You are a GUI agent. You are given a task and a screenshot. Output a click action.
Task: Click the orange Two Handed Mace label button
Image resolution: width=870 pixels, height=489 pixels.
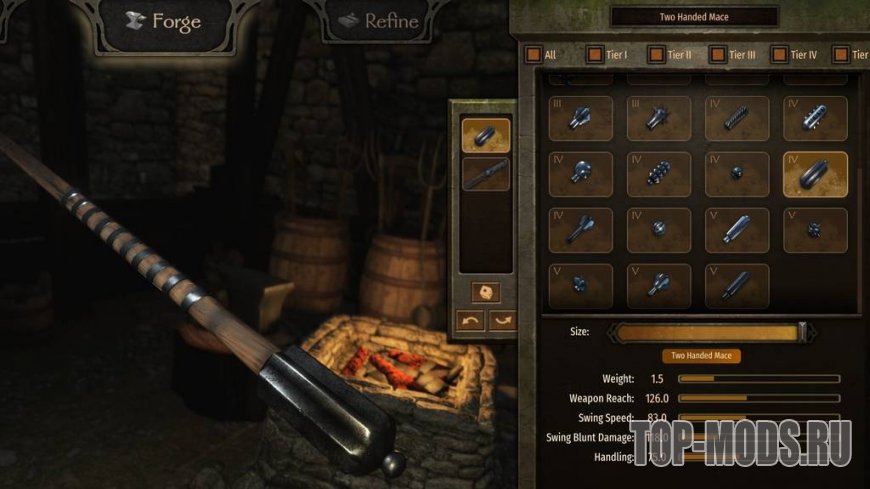pos(701,355)
